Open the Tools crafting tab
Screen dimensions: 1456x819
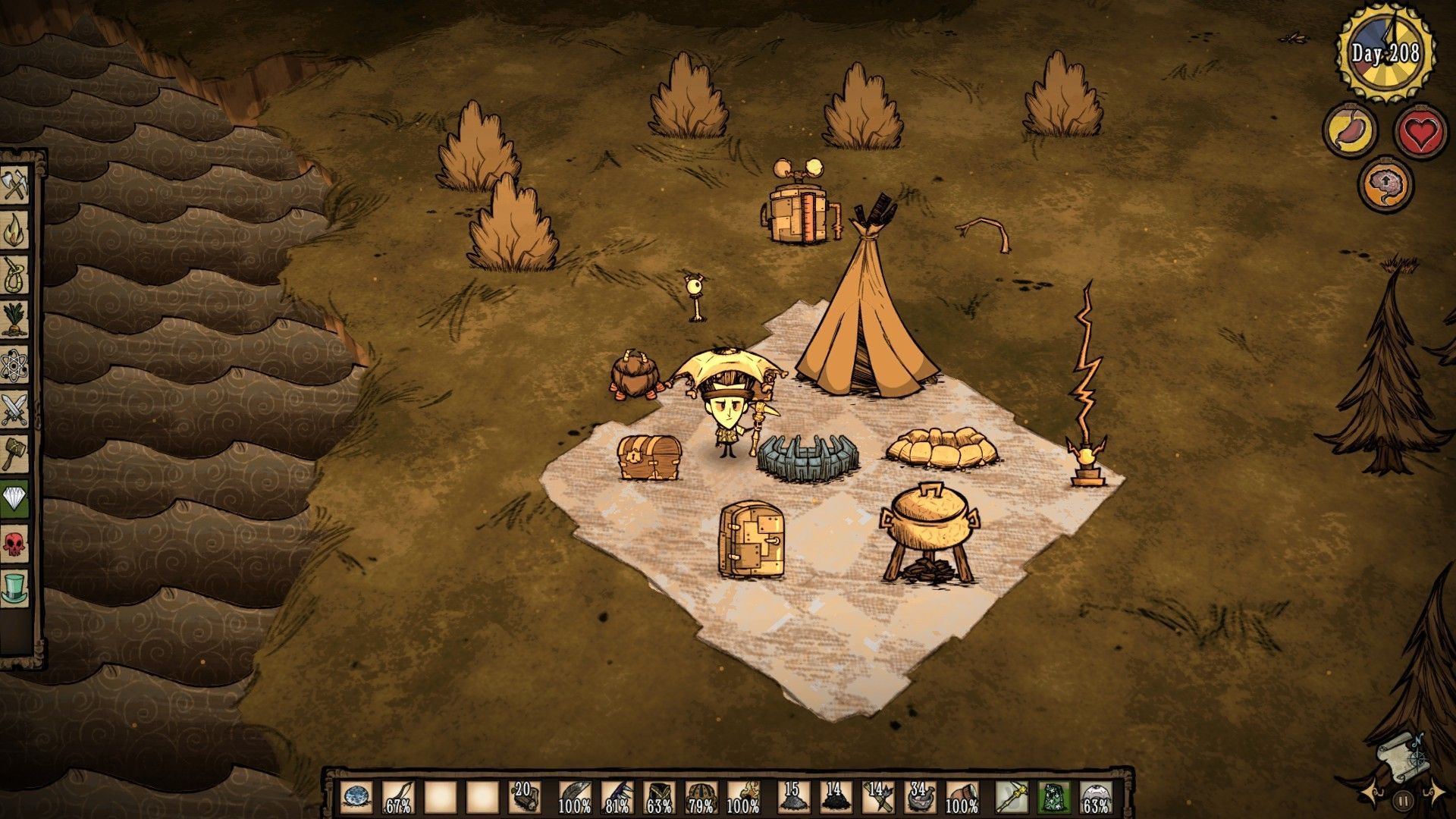coord(15,184)
